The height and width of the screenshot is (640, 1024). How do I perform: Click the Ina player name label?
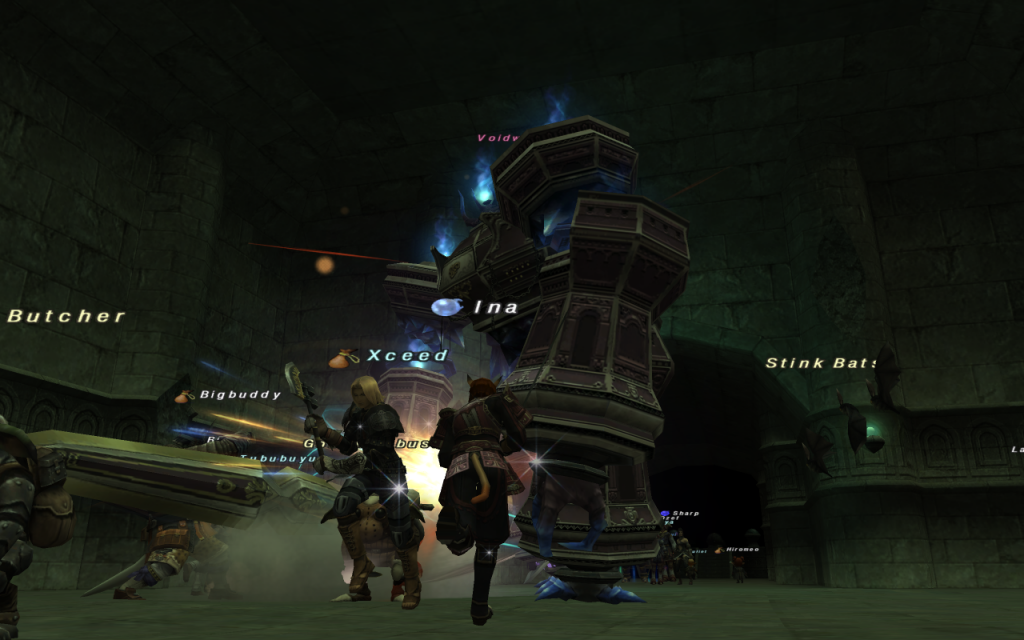click(495, 307)
